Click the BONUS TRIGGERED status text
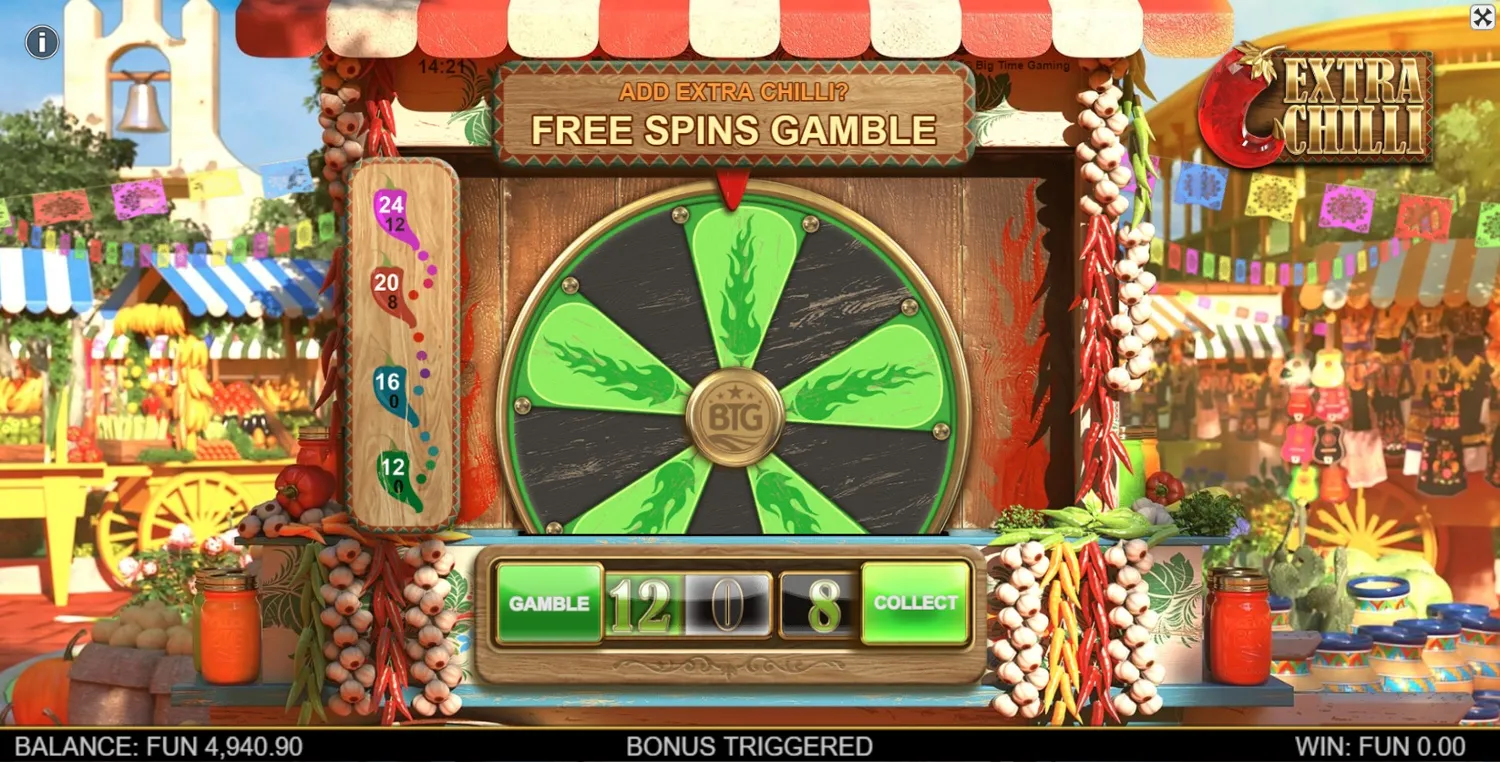1500x762 pixels. (748, 745)
